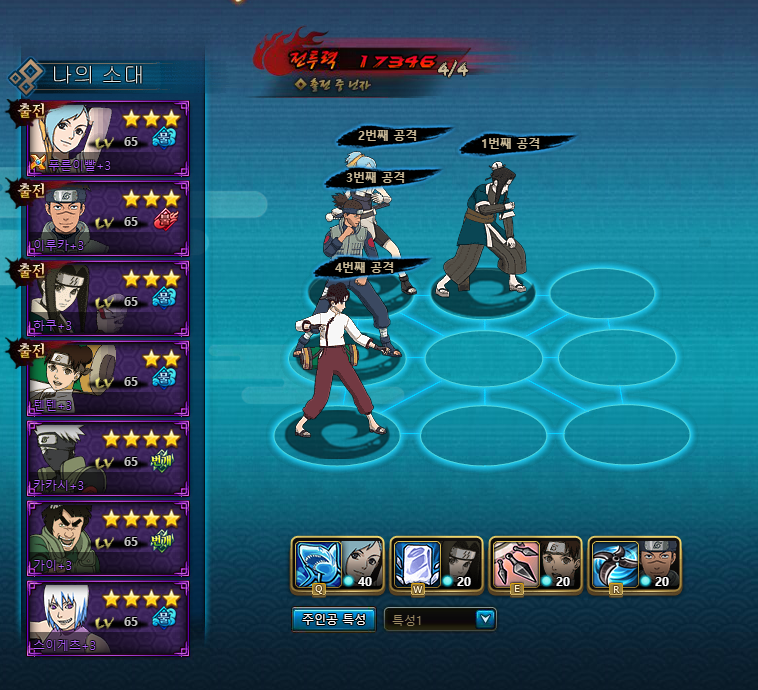Select the 푸른이빨+3 ninja card
Screen dimensions: 758x690
108,138
